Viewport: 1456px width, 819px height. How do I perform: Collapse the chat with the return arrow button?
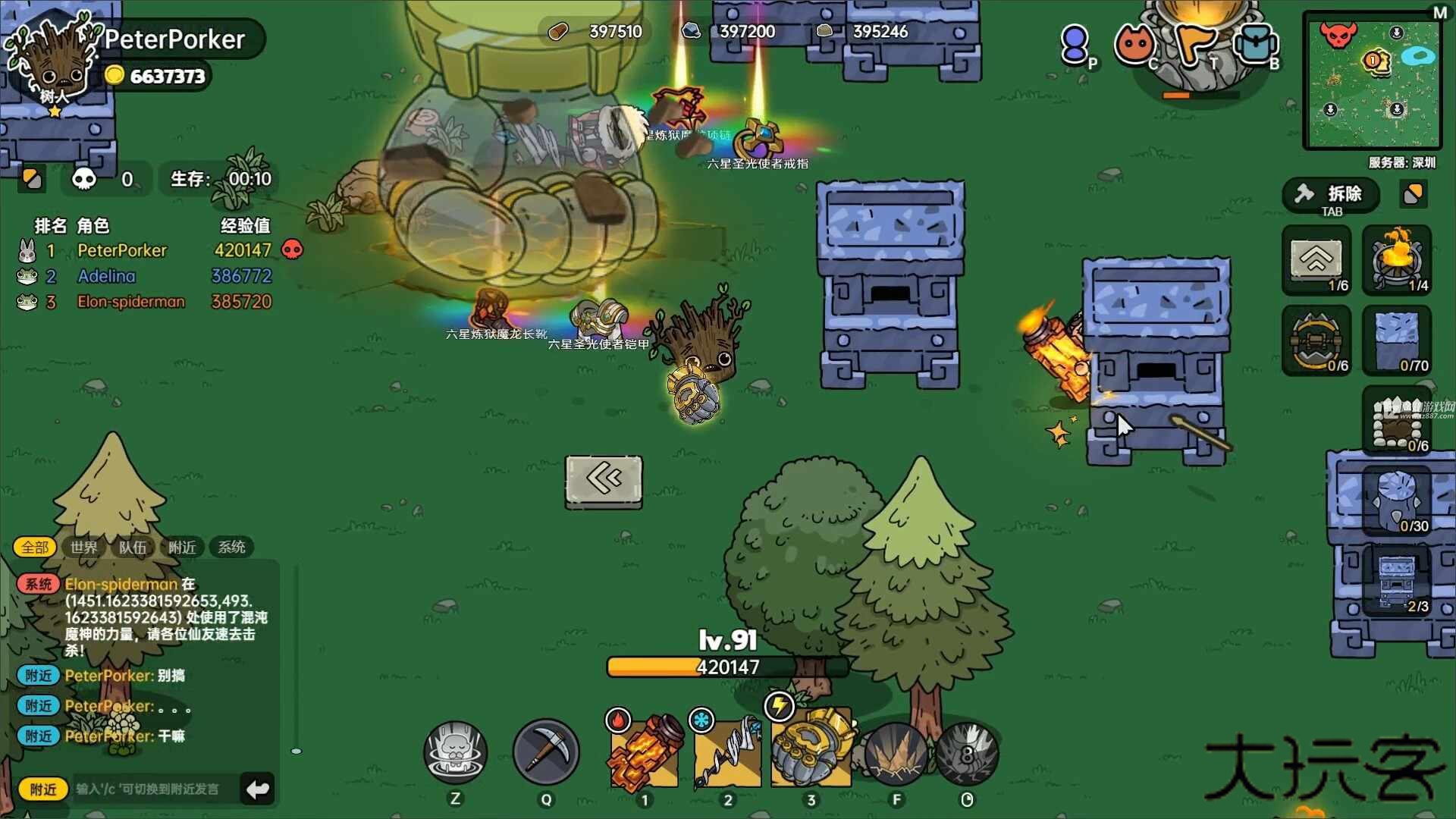pos(256,789)
